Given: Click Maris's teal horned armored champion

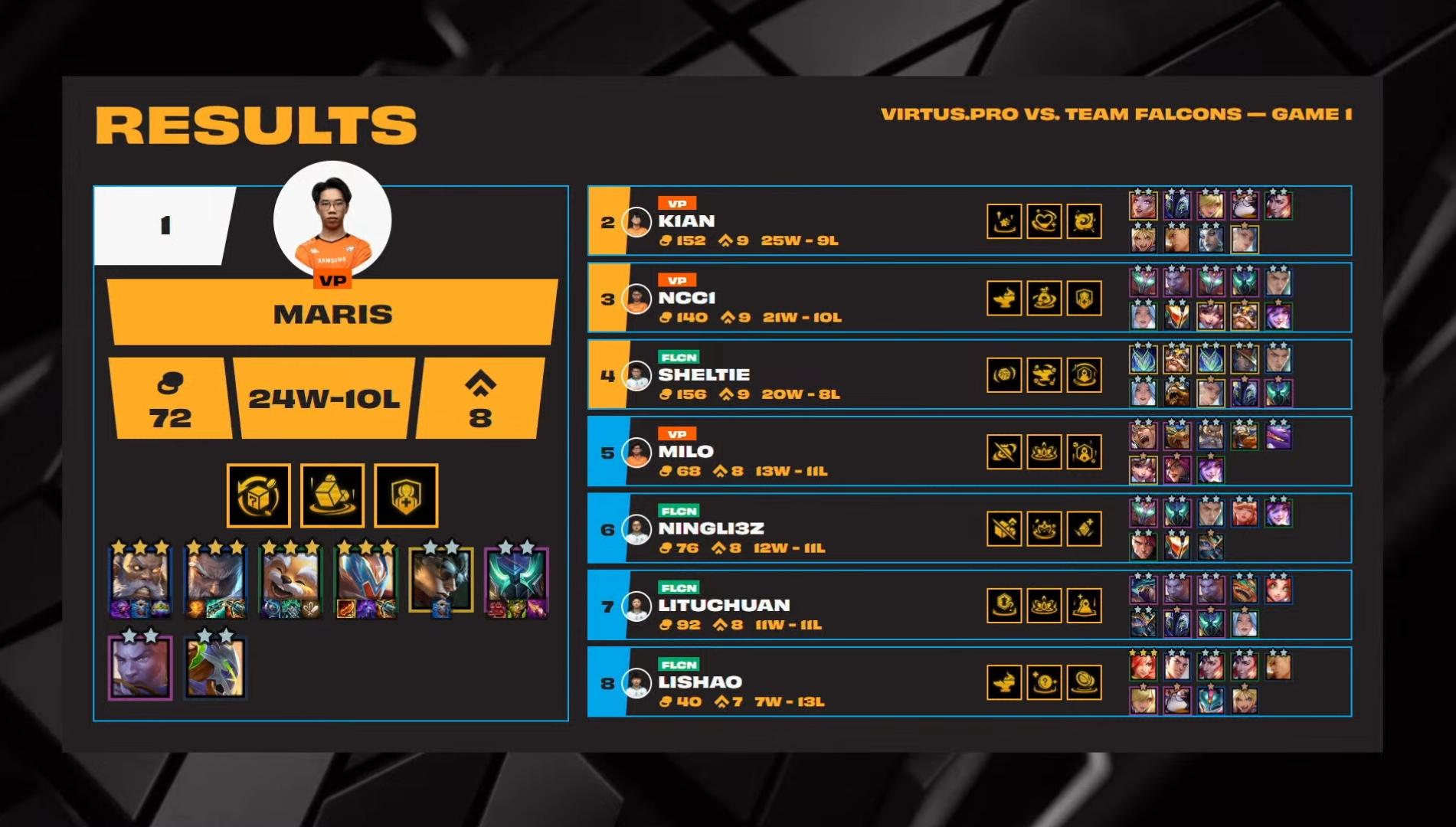Looking at the screenshot, I should click(516, 580).
